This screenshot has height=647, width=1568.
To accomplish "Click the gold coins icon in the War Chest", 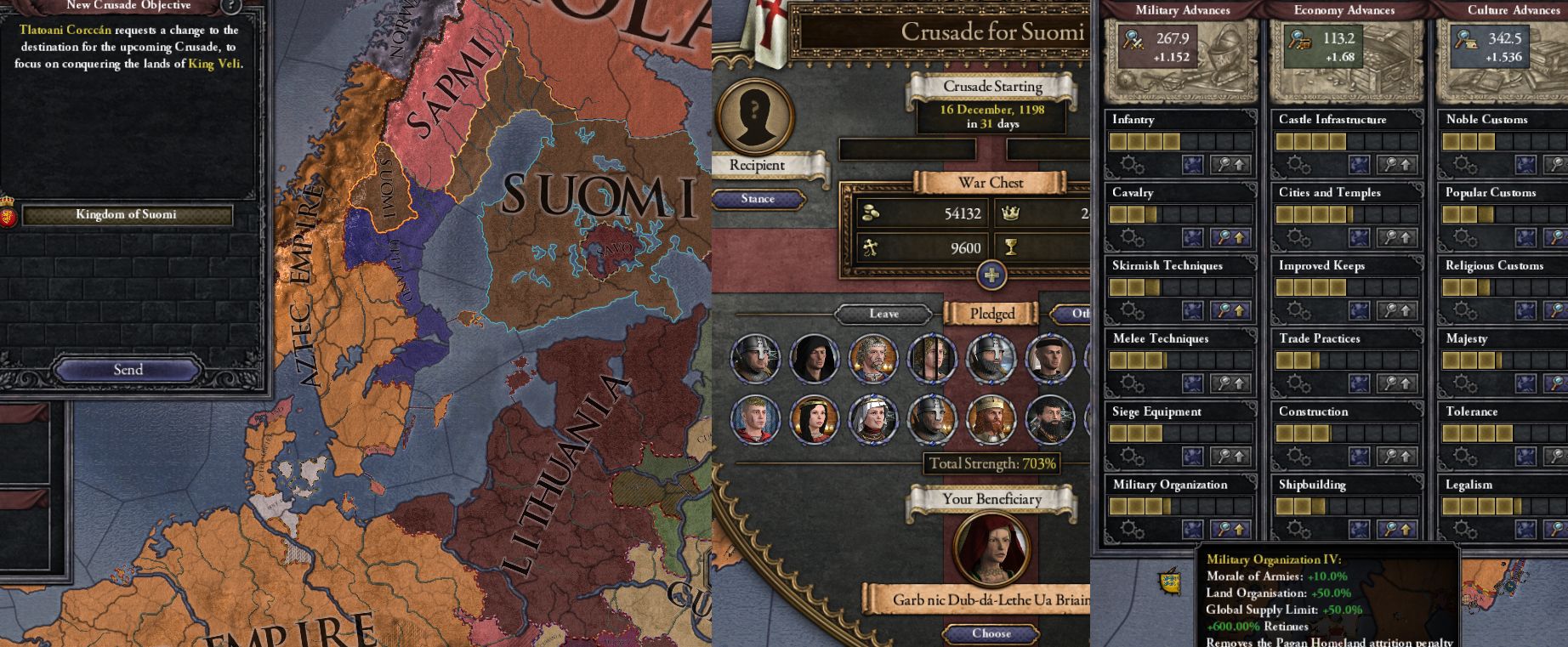I will click(872, 213).
